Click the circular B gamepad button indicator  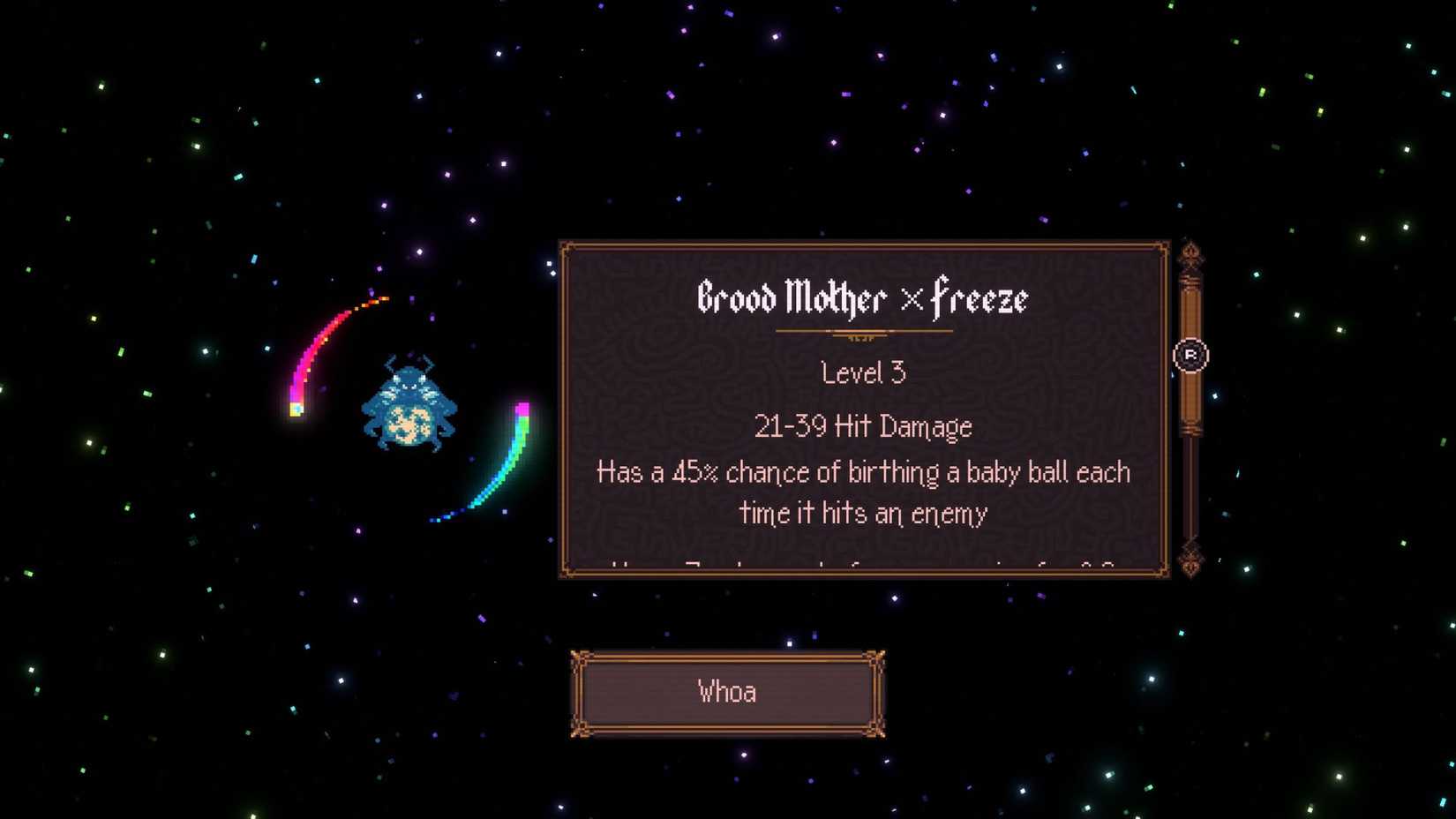(x=1191, y=353)
